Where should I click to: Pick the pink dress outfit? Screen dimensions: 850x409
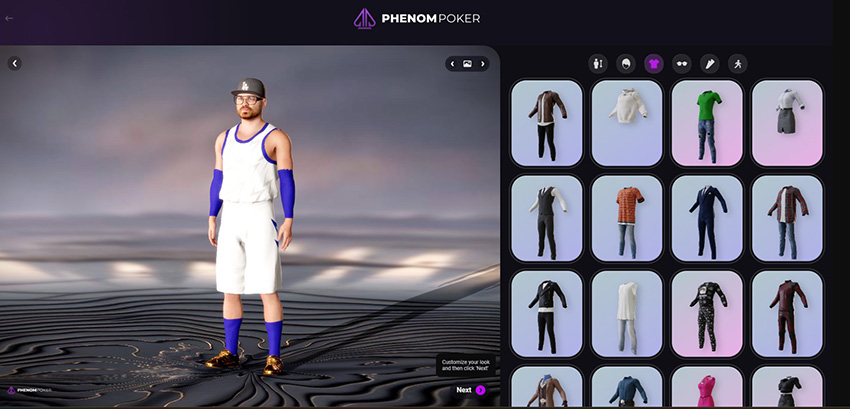[x=707, y=388]
